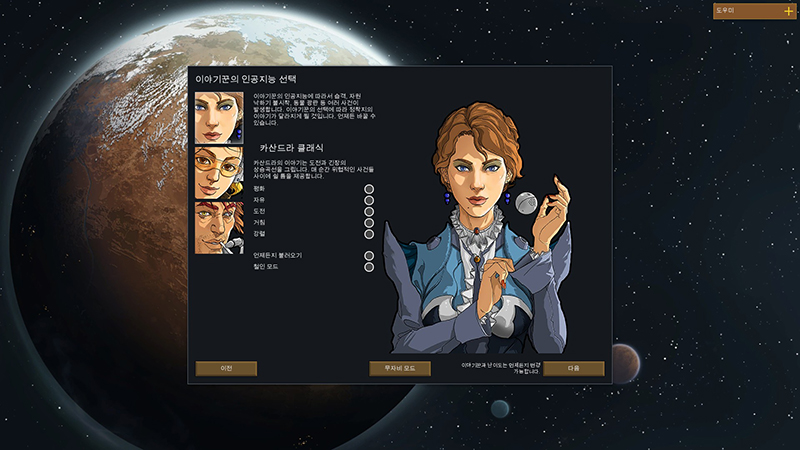Choose the 강렬 difficulty option
800x450 pixels.
point(369,234)
